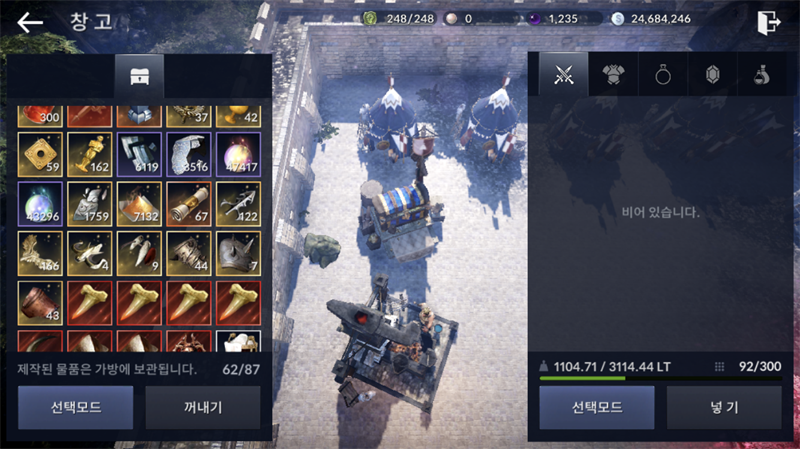
Task: Show the armor category tab
Action: point(613,75)
